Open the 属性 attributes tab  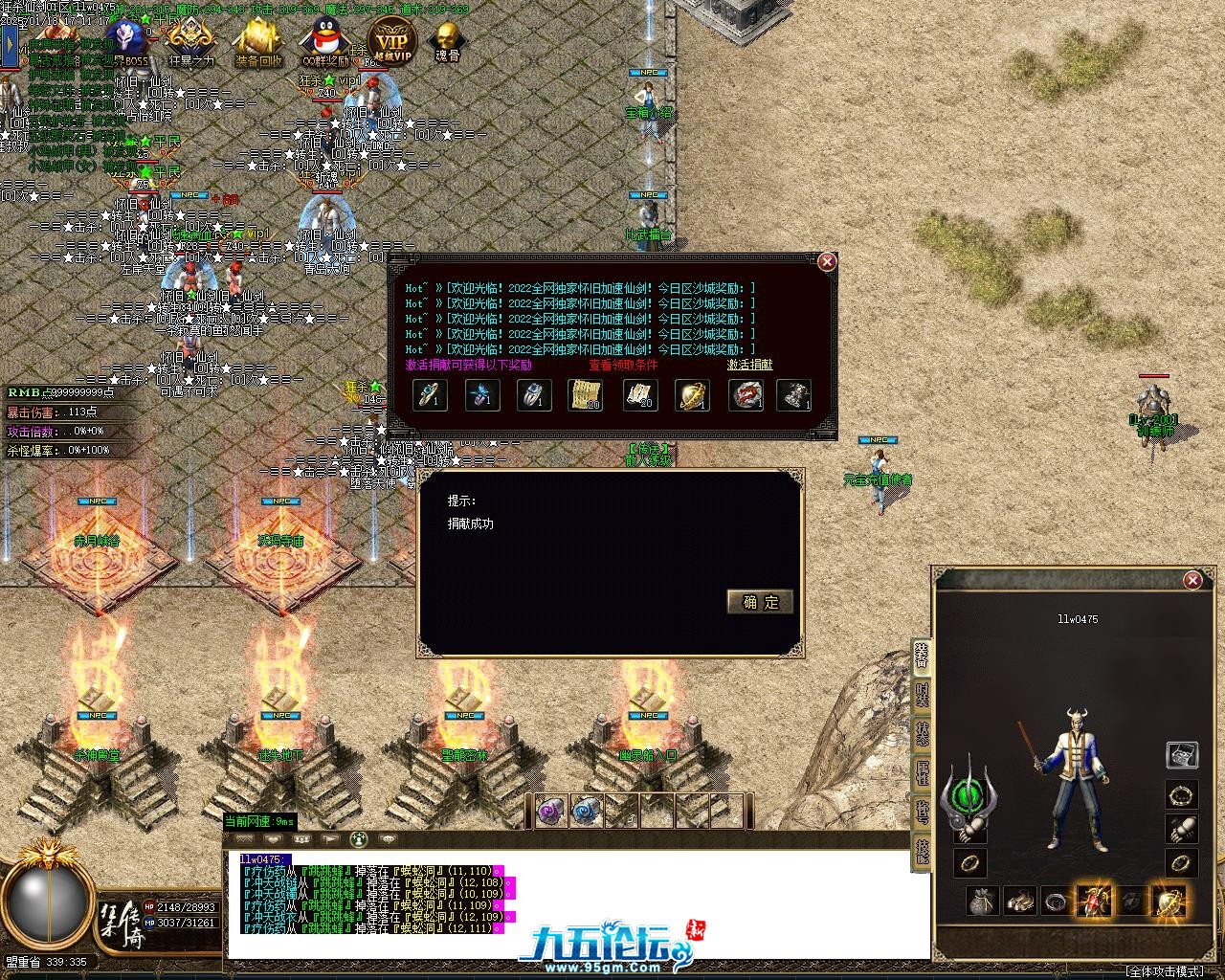922,771
